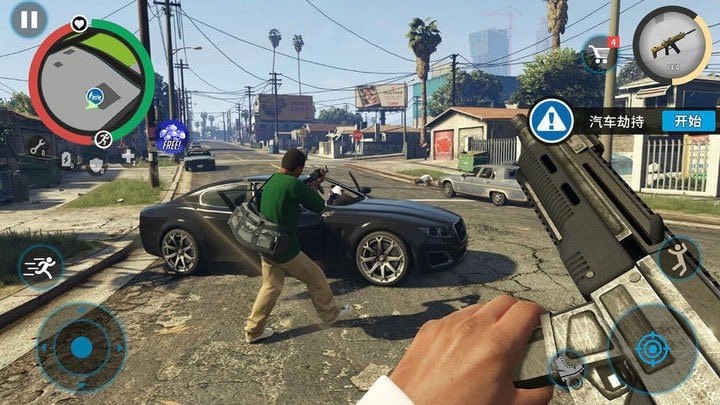Viewport: 720px width, 405px height.
Task: Use the battery energy item
Action: (67, 160)
